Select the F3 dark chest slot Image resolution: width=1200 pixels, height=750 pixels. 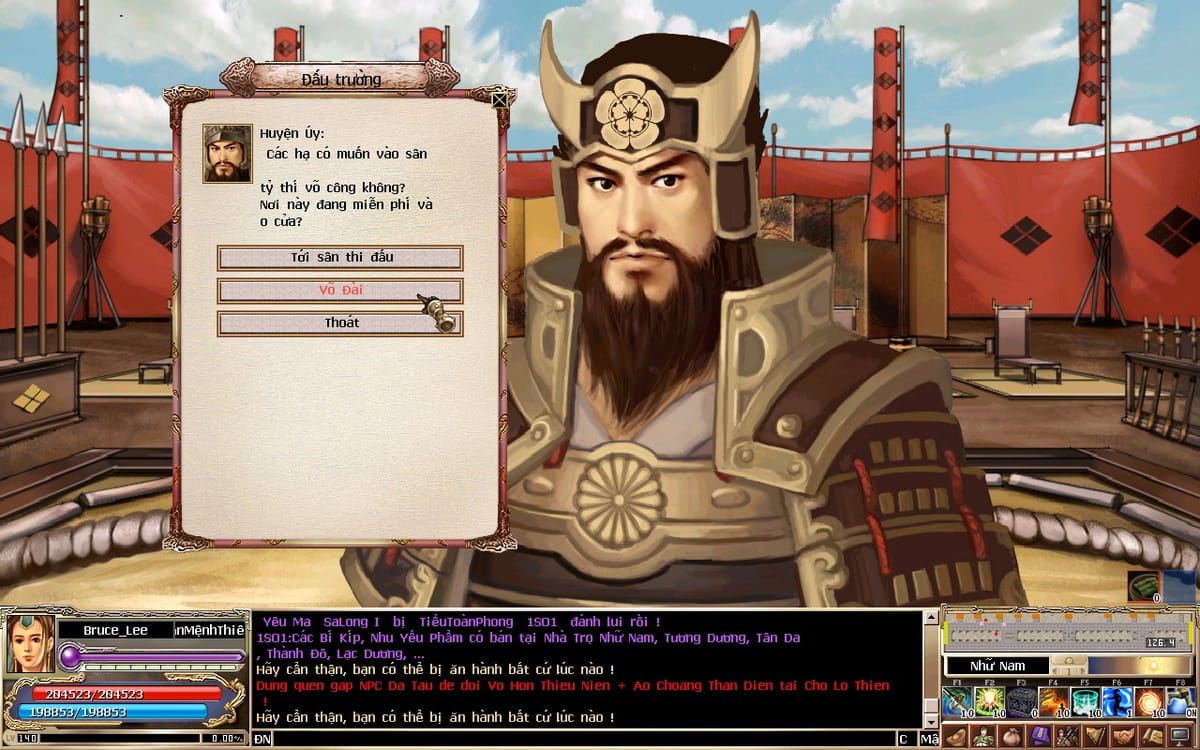tap(1022, 700)
